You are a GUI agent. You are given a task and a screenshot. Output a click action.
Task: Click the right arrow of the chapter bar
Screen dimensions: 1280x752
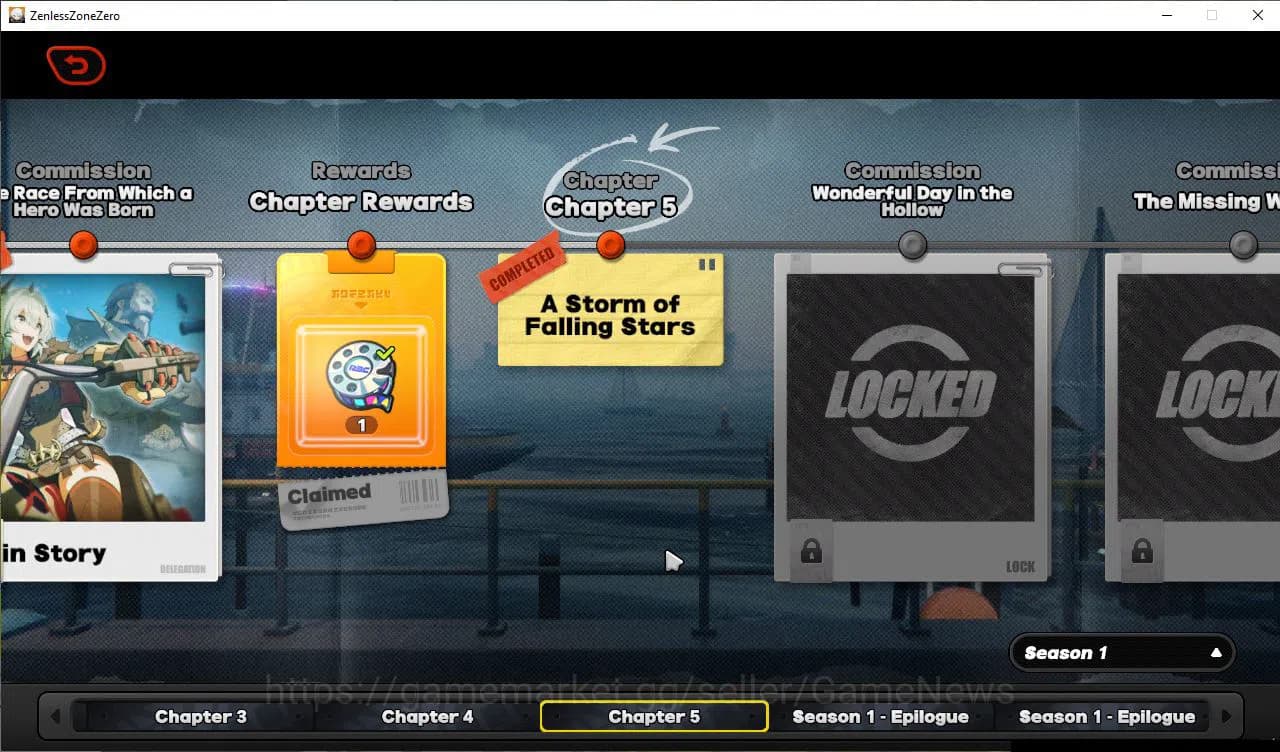[1225, 717]
